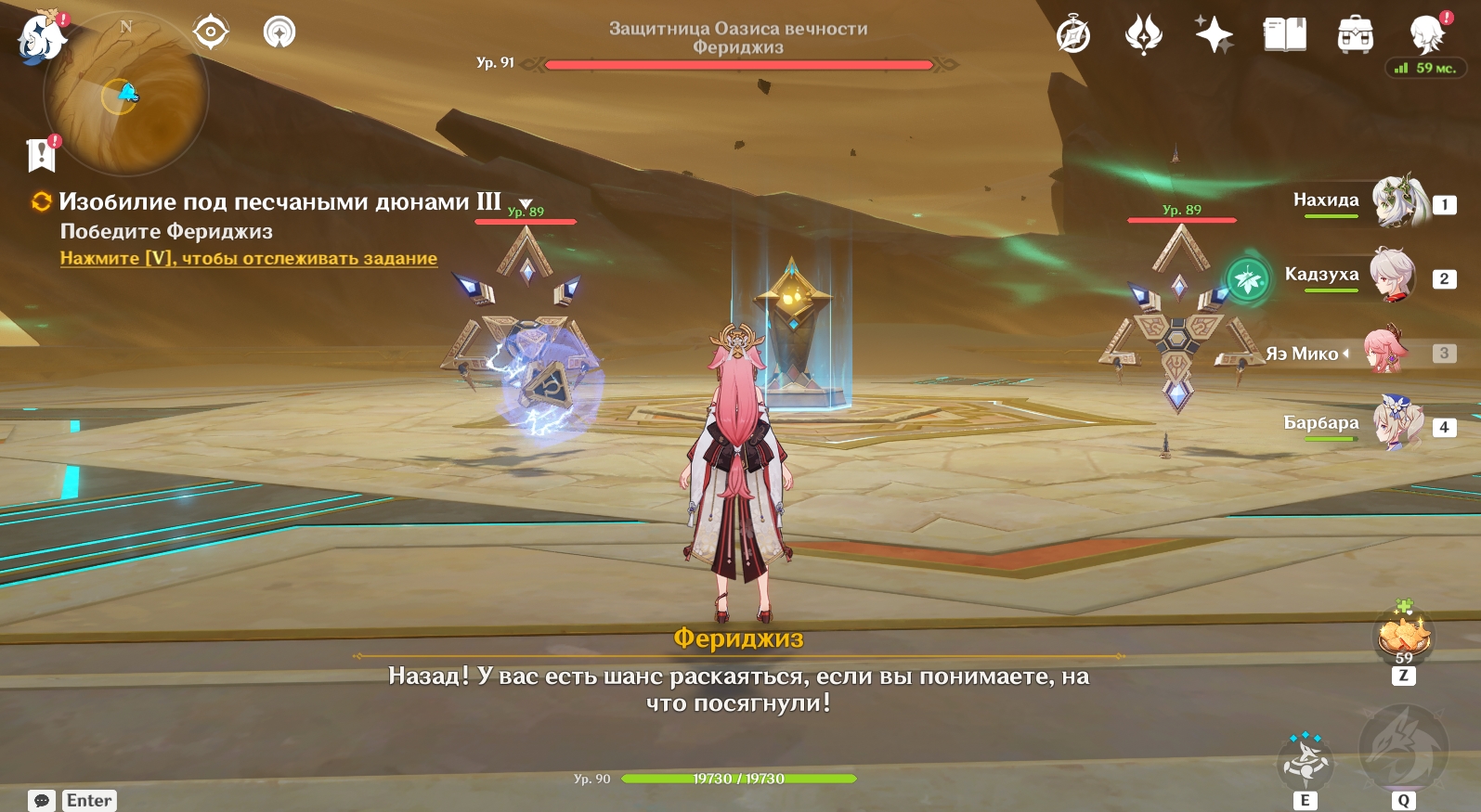Switch to party member Нахида
Screen dimensions: 1481x812
pyautogui.click(x=1398, y=201)
